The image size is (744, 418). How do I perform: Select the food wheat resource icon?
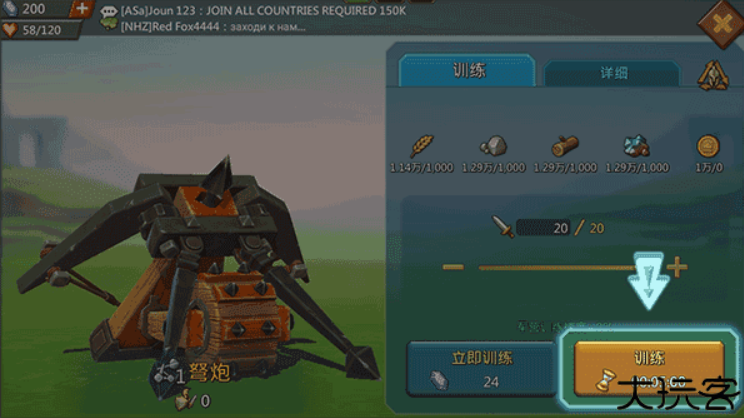coord(423,146)
